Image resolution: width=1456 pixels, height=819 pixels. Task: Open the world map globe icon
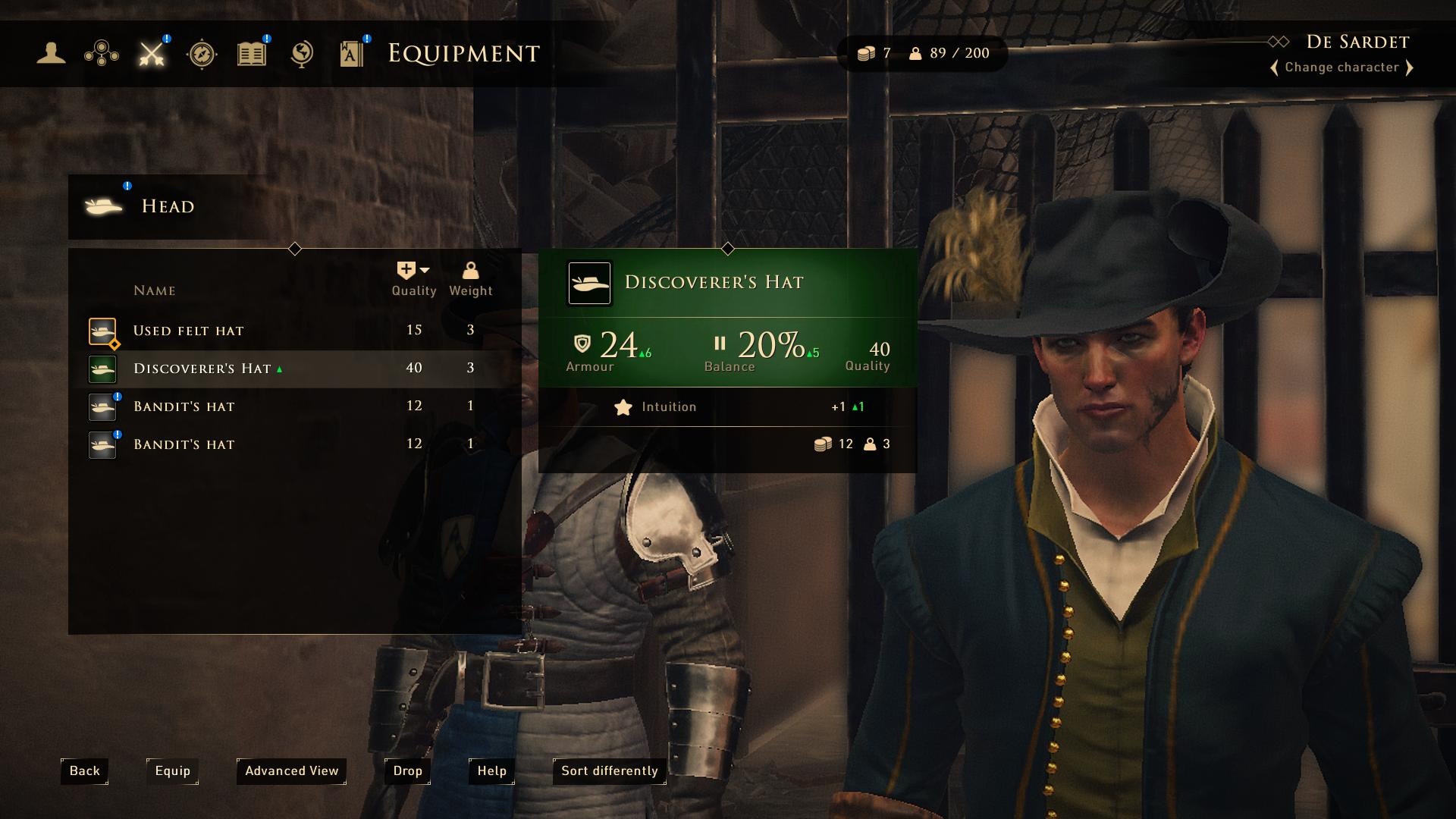click(x=303, y=53)
